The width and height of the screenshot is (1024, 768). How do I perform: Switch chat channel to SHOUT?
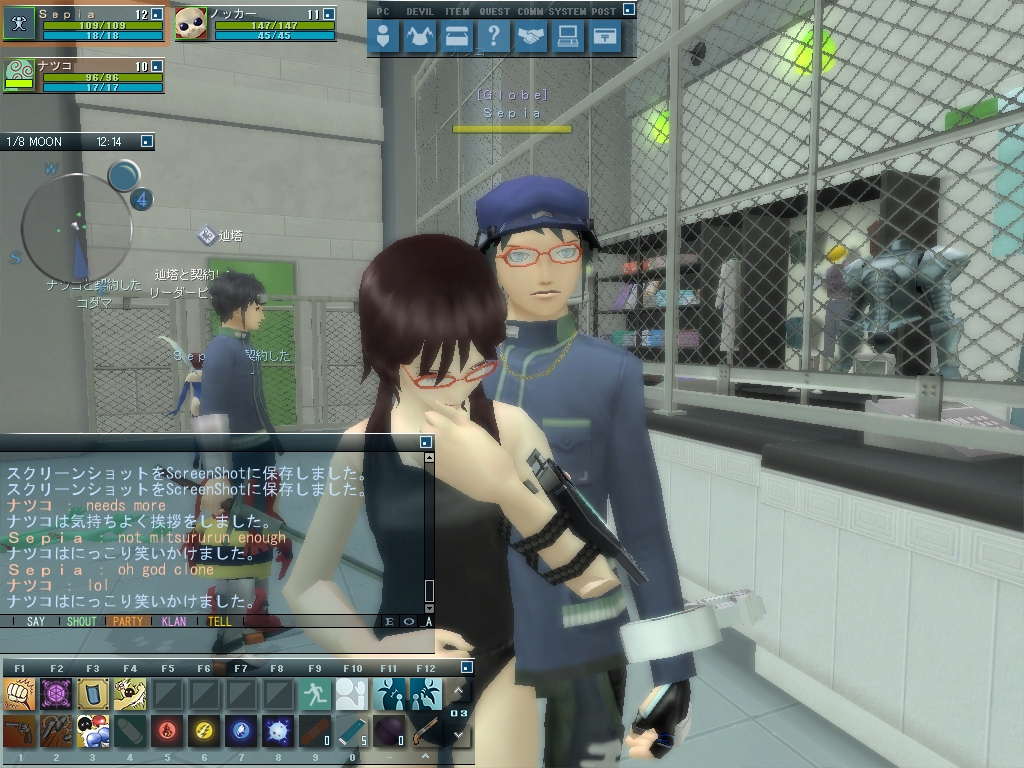[81, 621]
